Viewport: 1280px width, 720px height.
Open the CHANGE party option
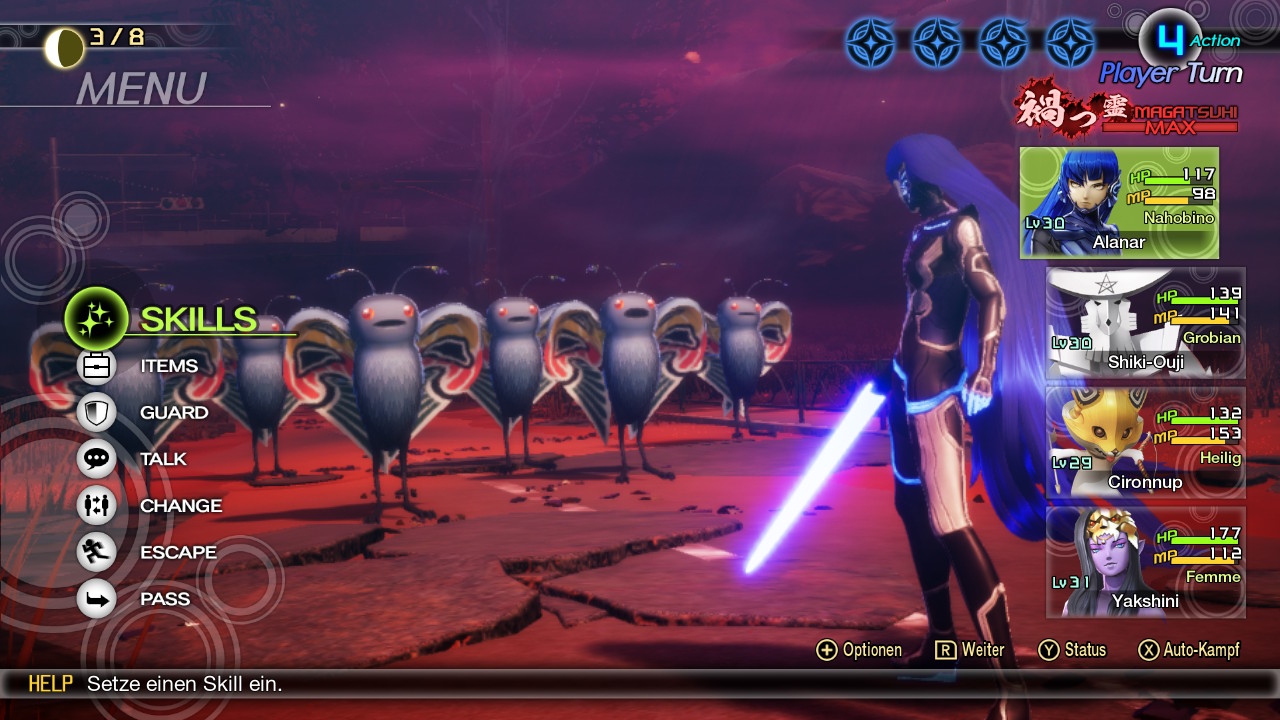(180, 506)
